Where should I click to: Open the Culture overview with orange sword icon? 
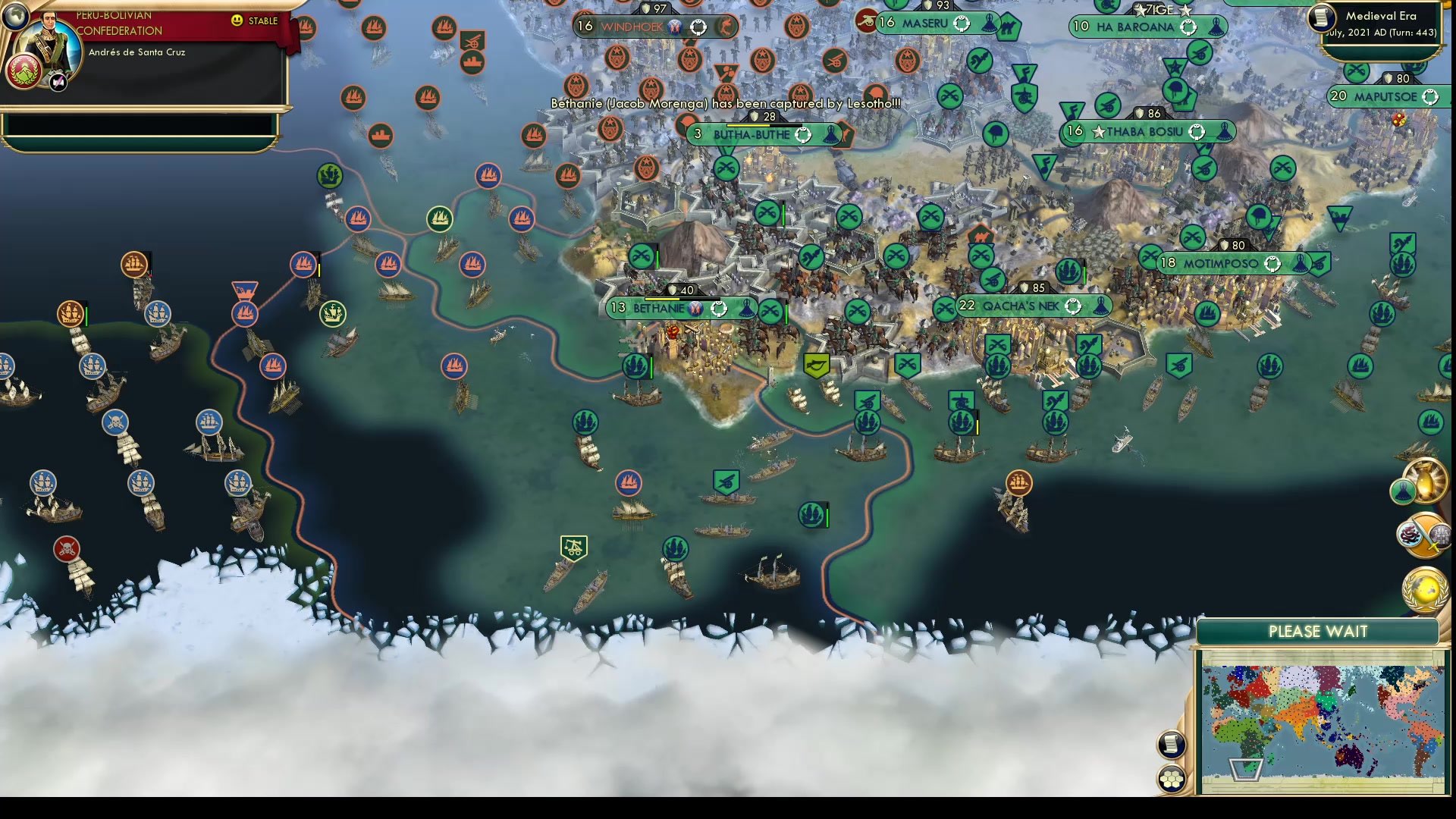click(1423, 535)
